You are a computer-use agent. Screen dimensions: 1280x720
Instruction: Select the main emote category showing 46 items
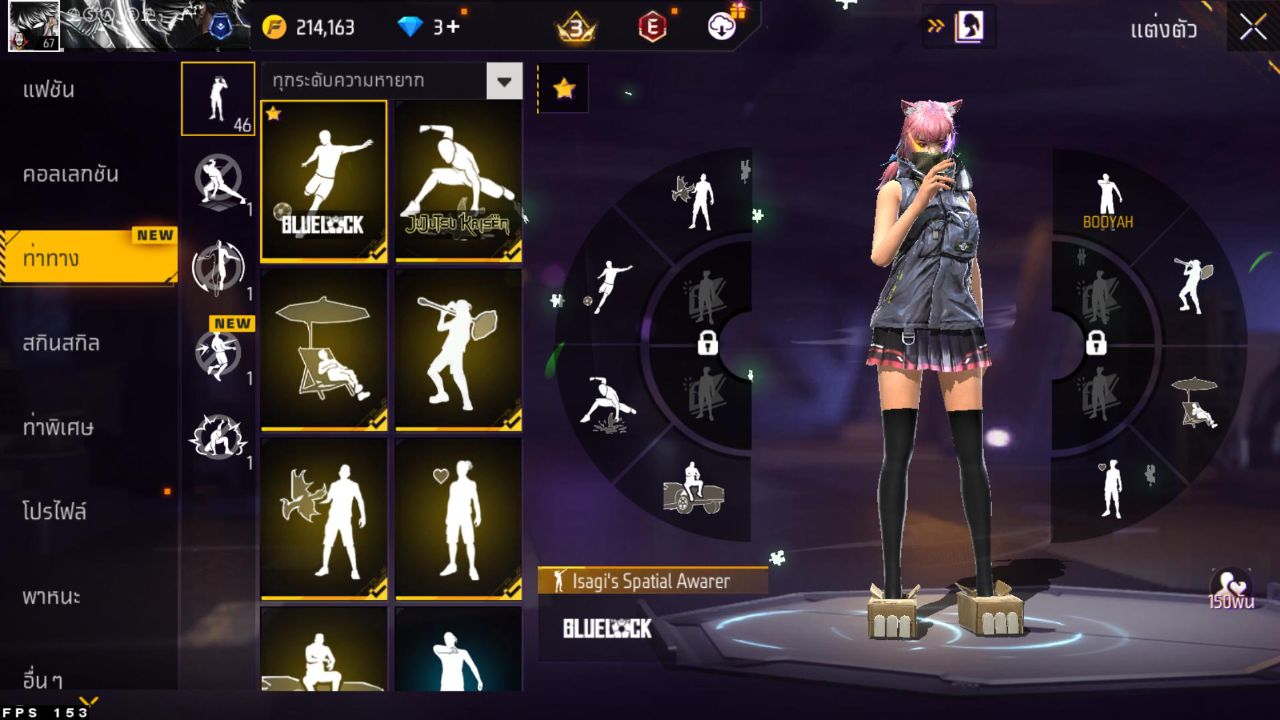coord(218,97)
